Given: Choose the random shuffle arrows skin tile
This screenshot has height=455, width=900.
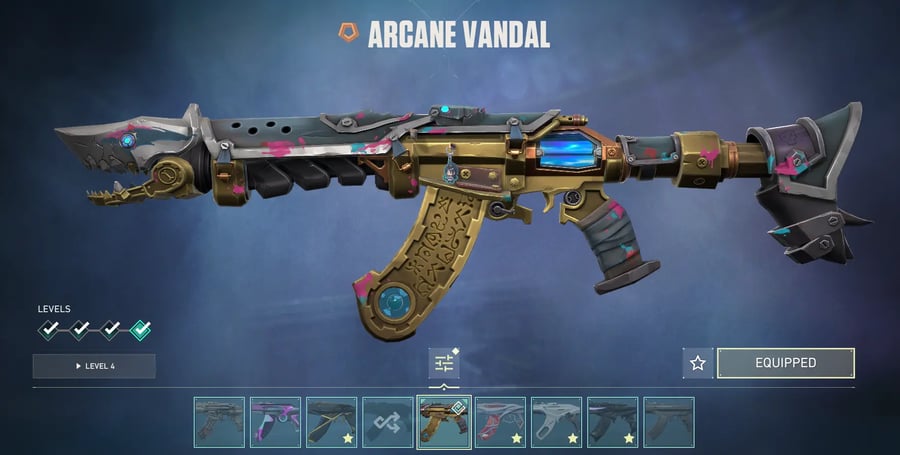Looking at the screenshot, I should click(387, 422).
